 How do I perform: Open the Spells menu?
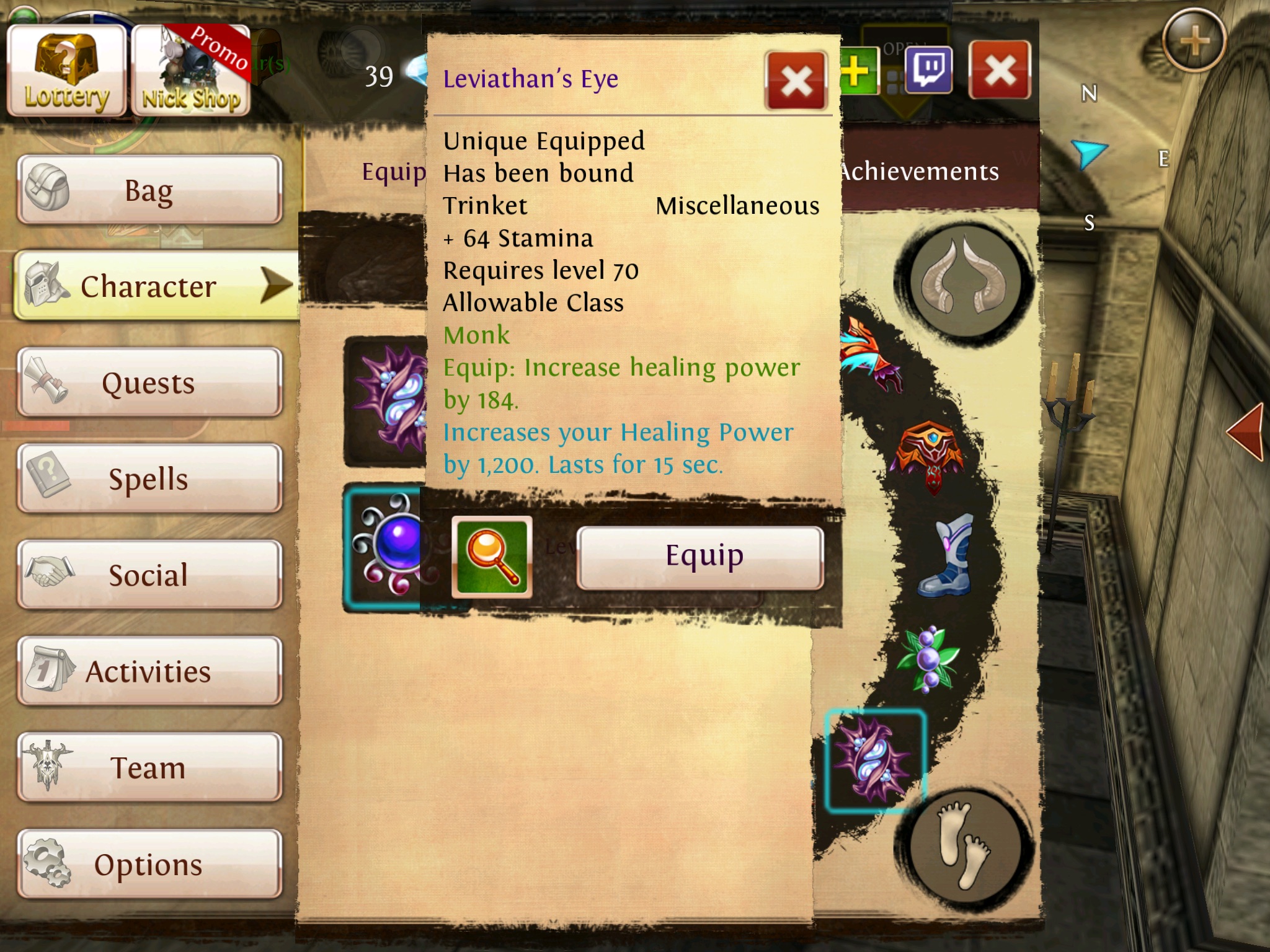(149, 478)
